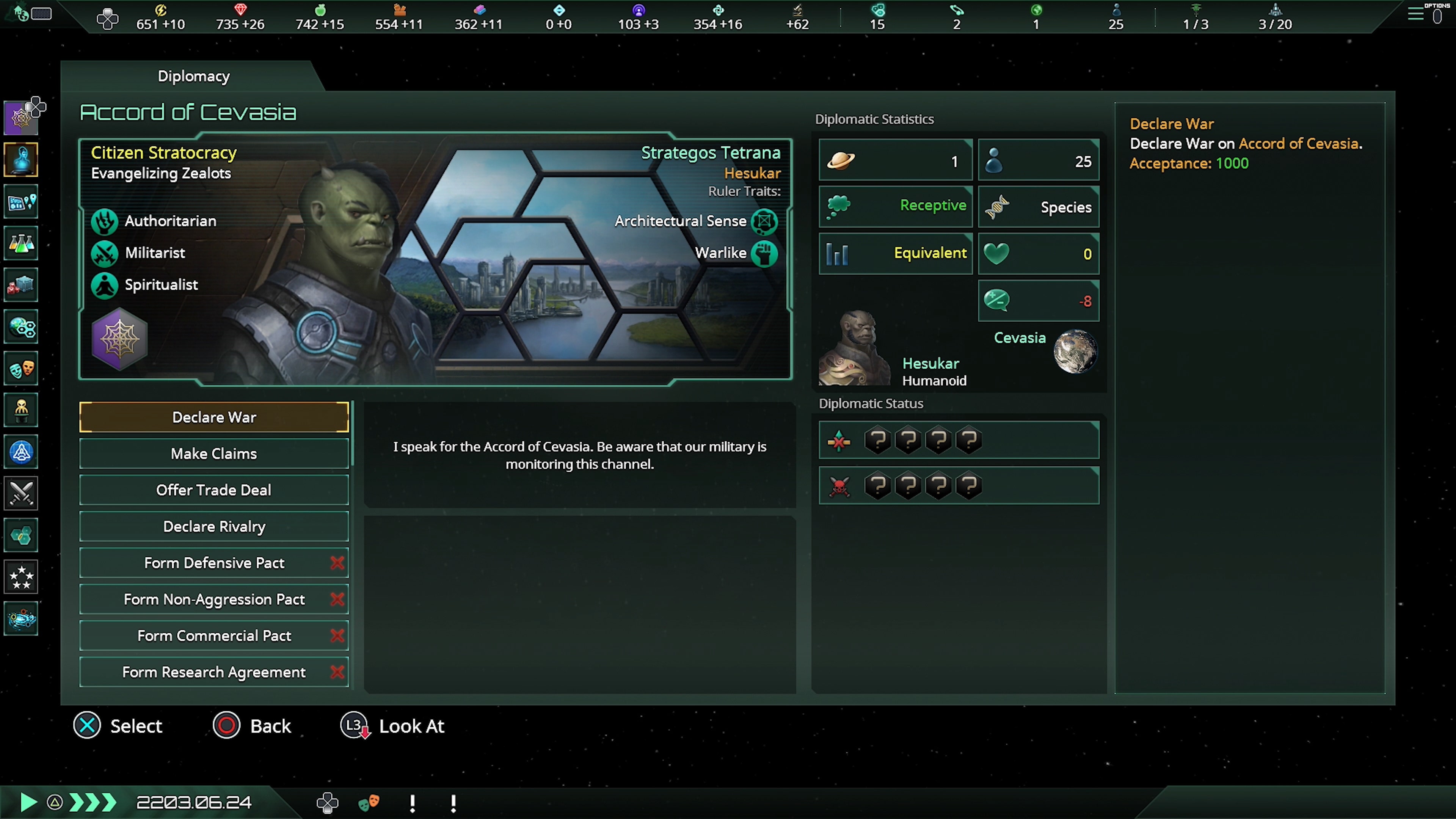Screen dimensions: 1456x819
Task: Open the Leaders panel (podium icon)
Action: 21,410
